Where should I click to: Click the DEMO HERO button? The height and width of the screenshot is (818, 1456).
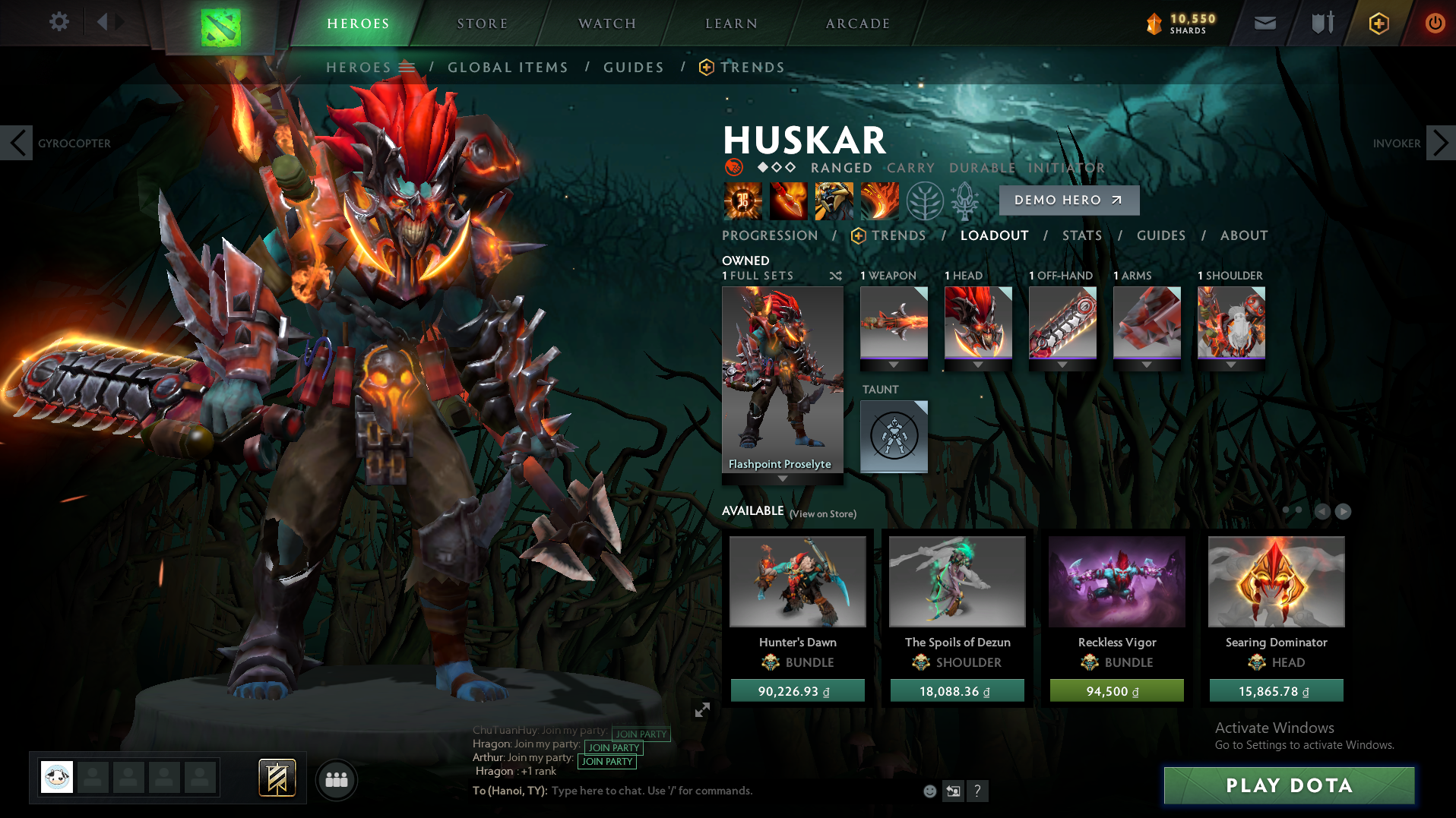pyautogui.click(x=1068, y=200)
